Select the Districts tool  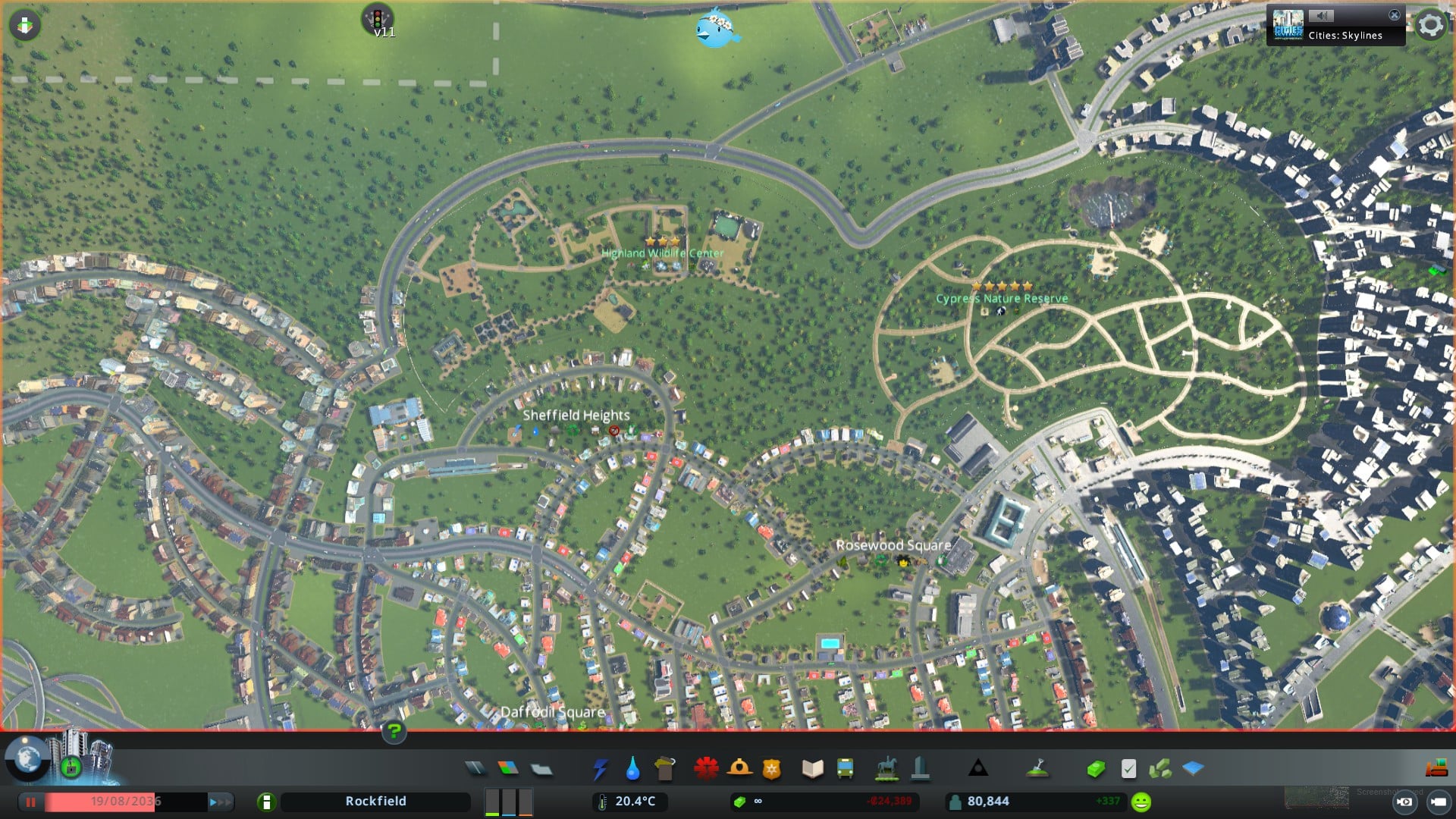pyautogui.click(x=541, y=769)
